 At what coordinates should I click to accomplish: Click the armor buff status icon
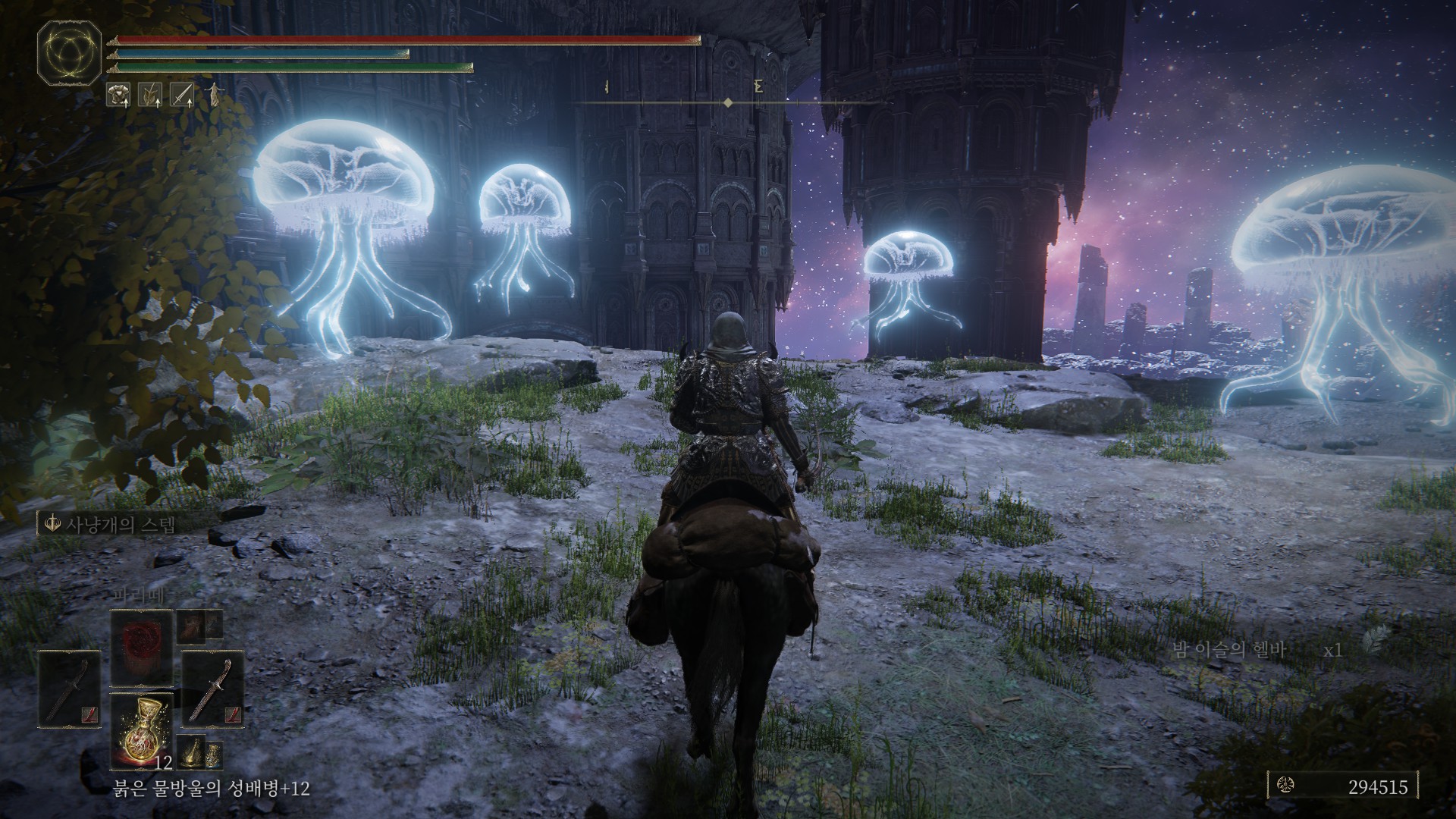120,94
